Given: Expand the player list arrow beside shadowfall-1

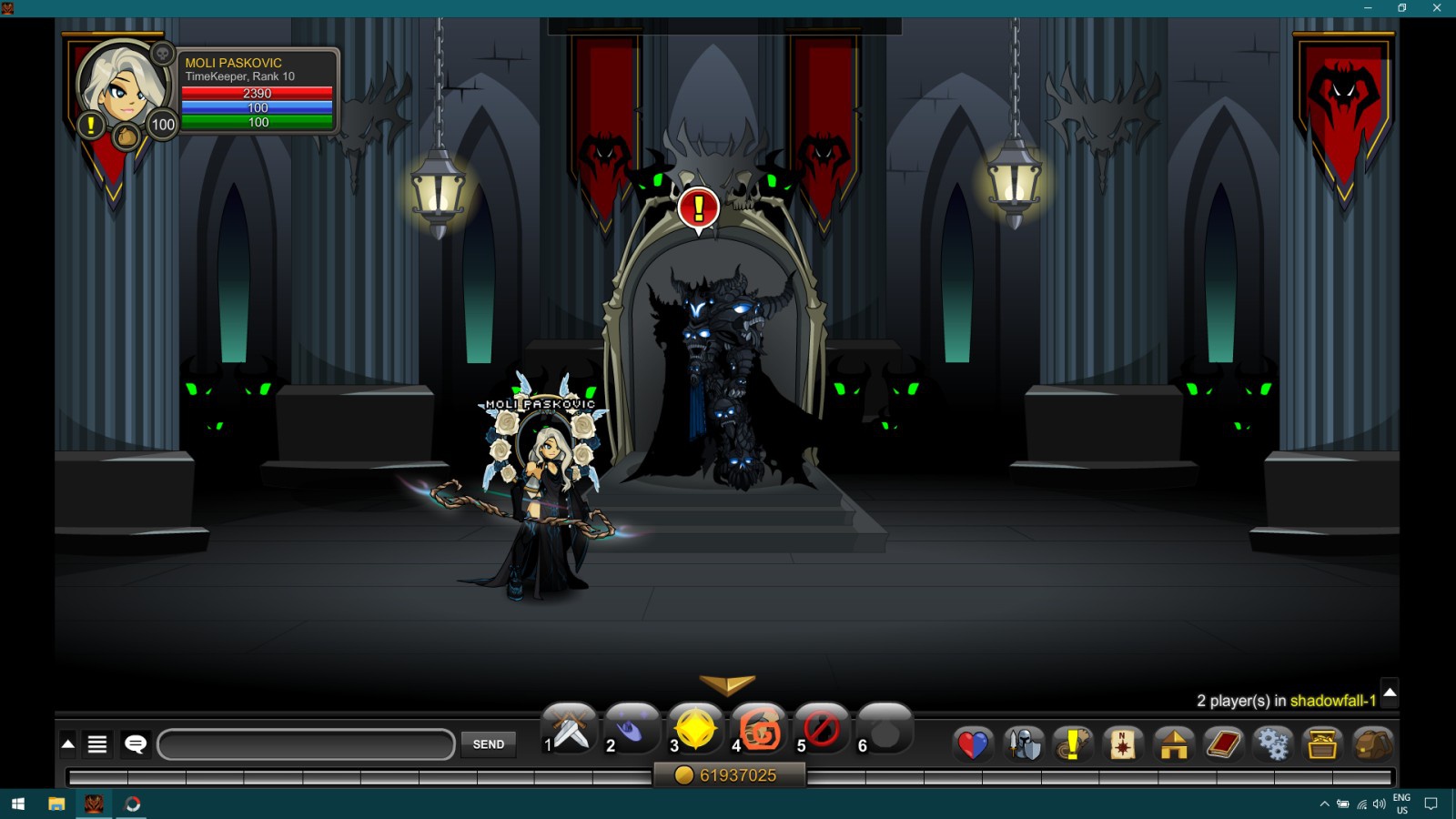Looking at the screenshot, I should 1390,693.
